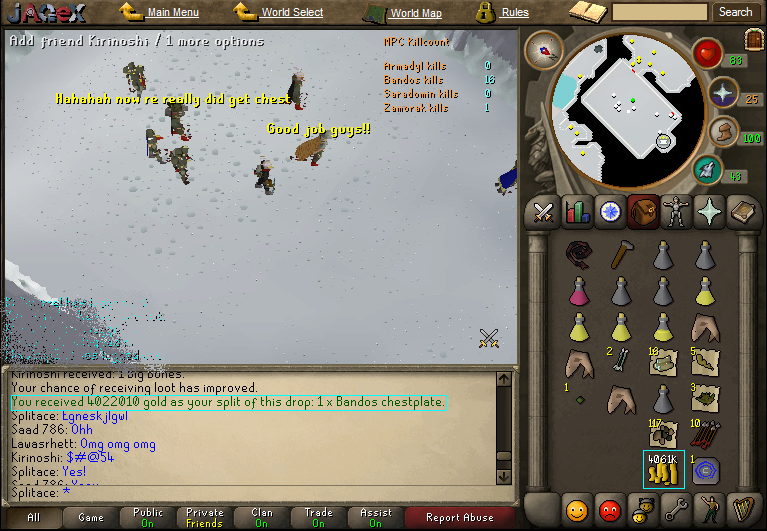Screen dimensions: 767x531
Task: Open the options wrench tab
Action: coord(676,510)
